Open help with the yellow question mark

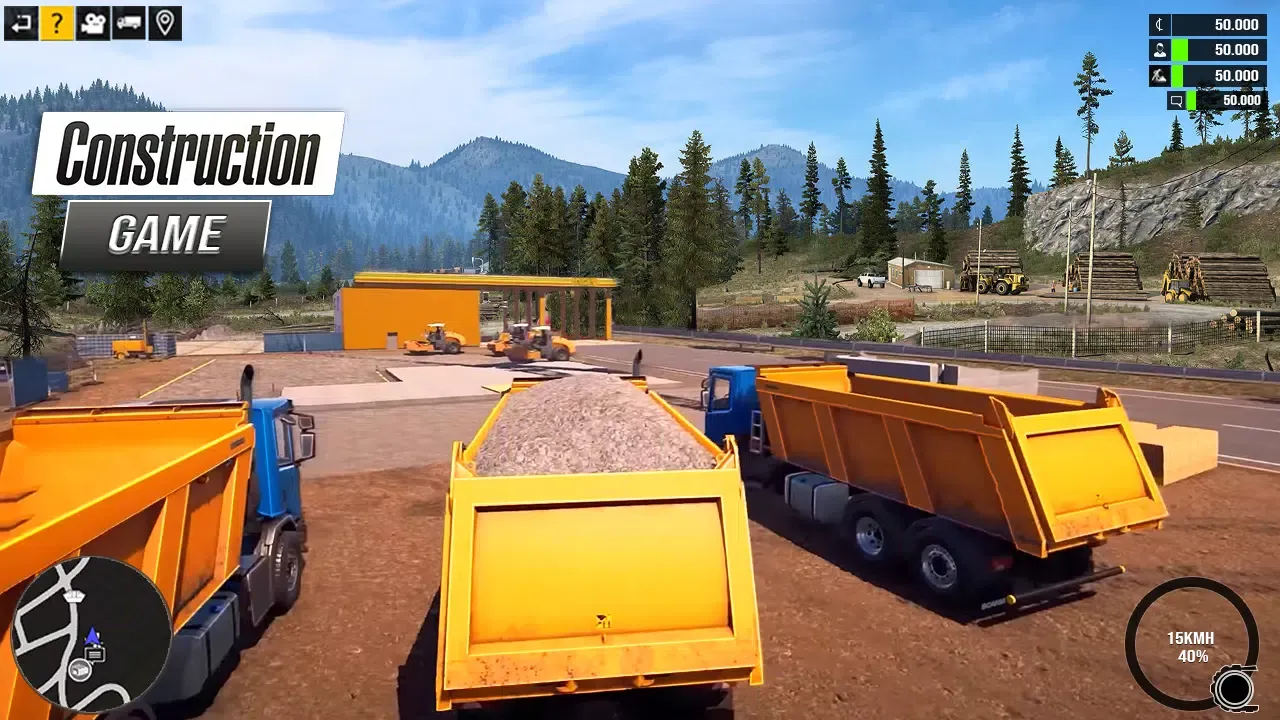point(57,23)
